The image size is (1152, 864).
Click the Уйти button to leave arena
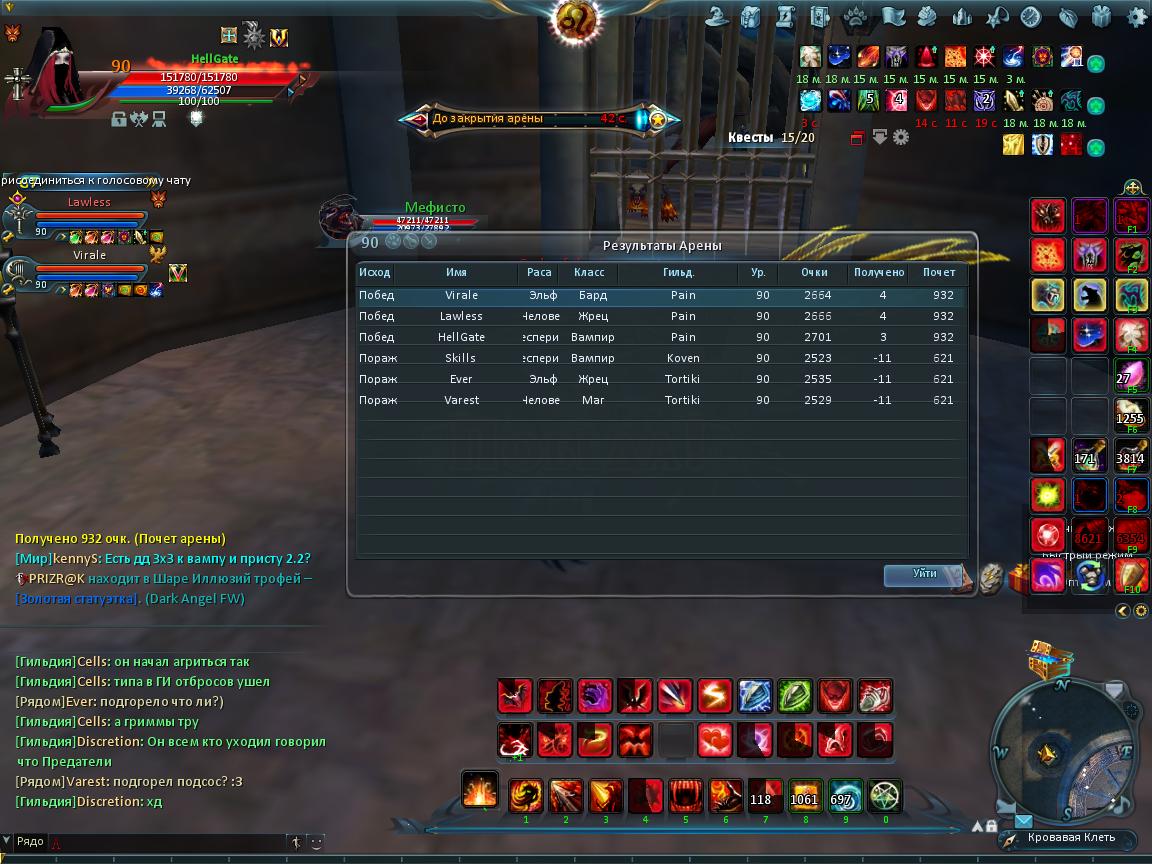click(924, 574)
